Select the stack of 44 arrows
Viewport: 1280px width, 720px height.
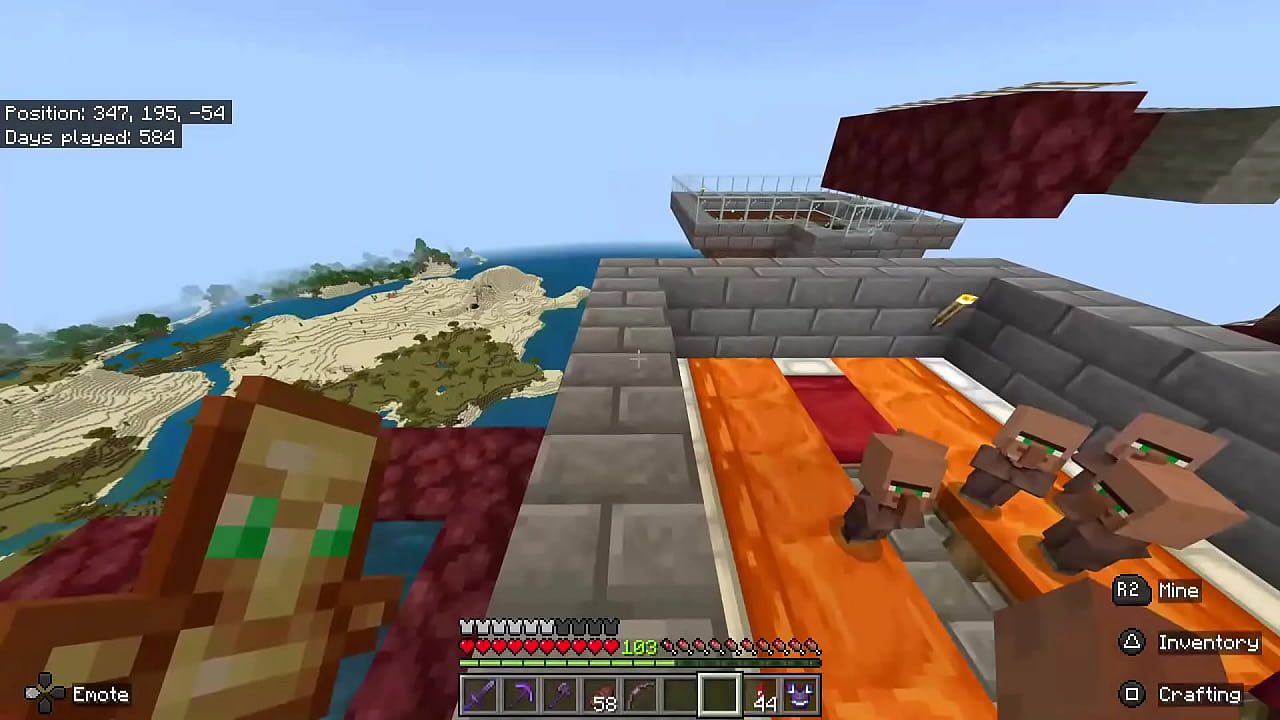[x=760, y=695]
